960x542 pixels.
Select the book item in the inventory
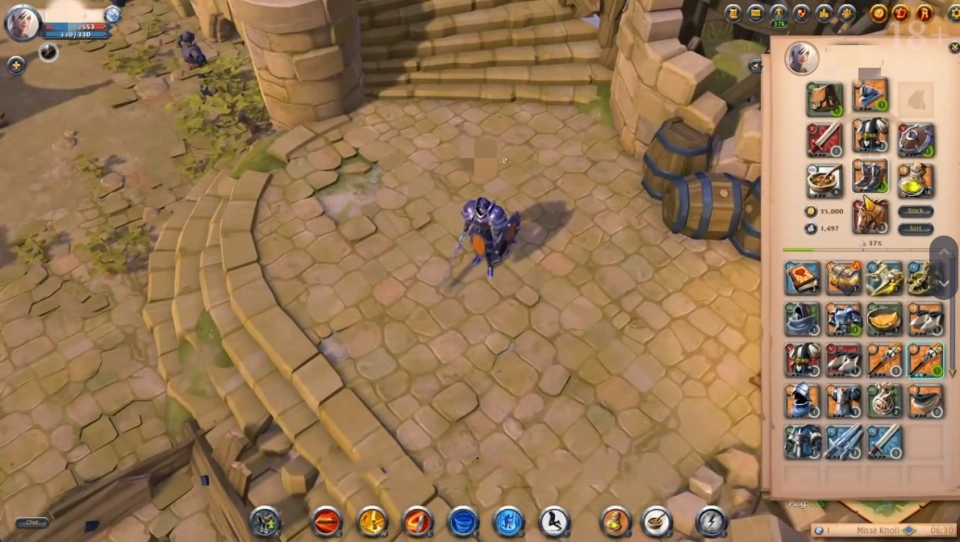[802, 277]
